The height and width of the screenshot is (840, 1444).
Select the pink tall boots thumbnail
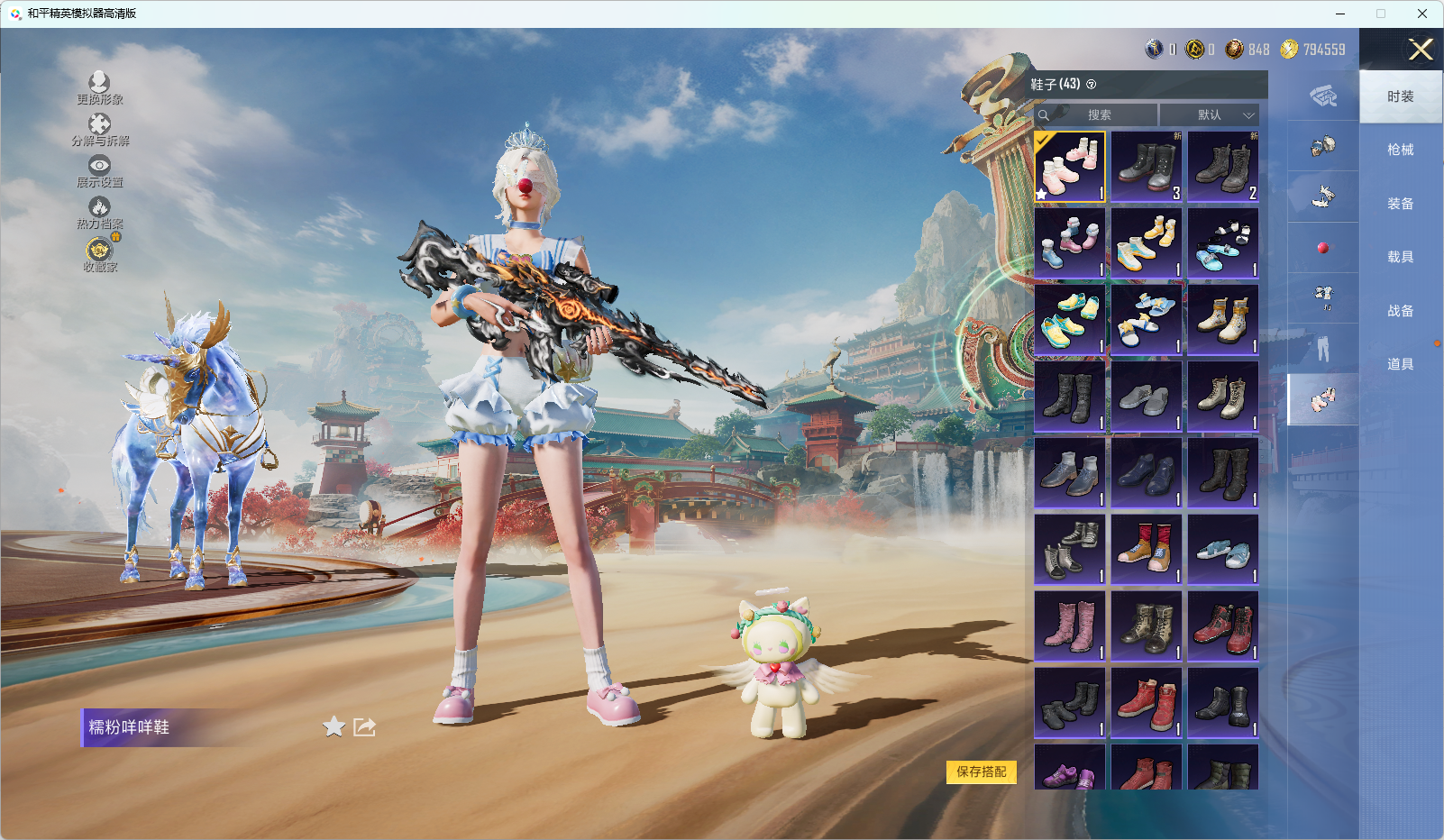click(1070, 626)
